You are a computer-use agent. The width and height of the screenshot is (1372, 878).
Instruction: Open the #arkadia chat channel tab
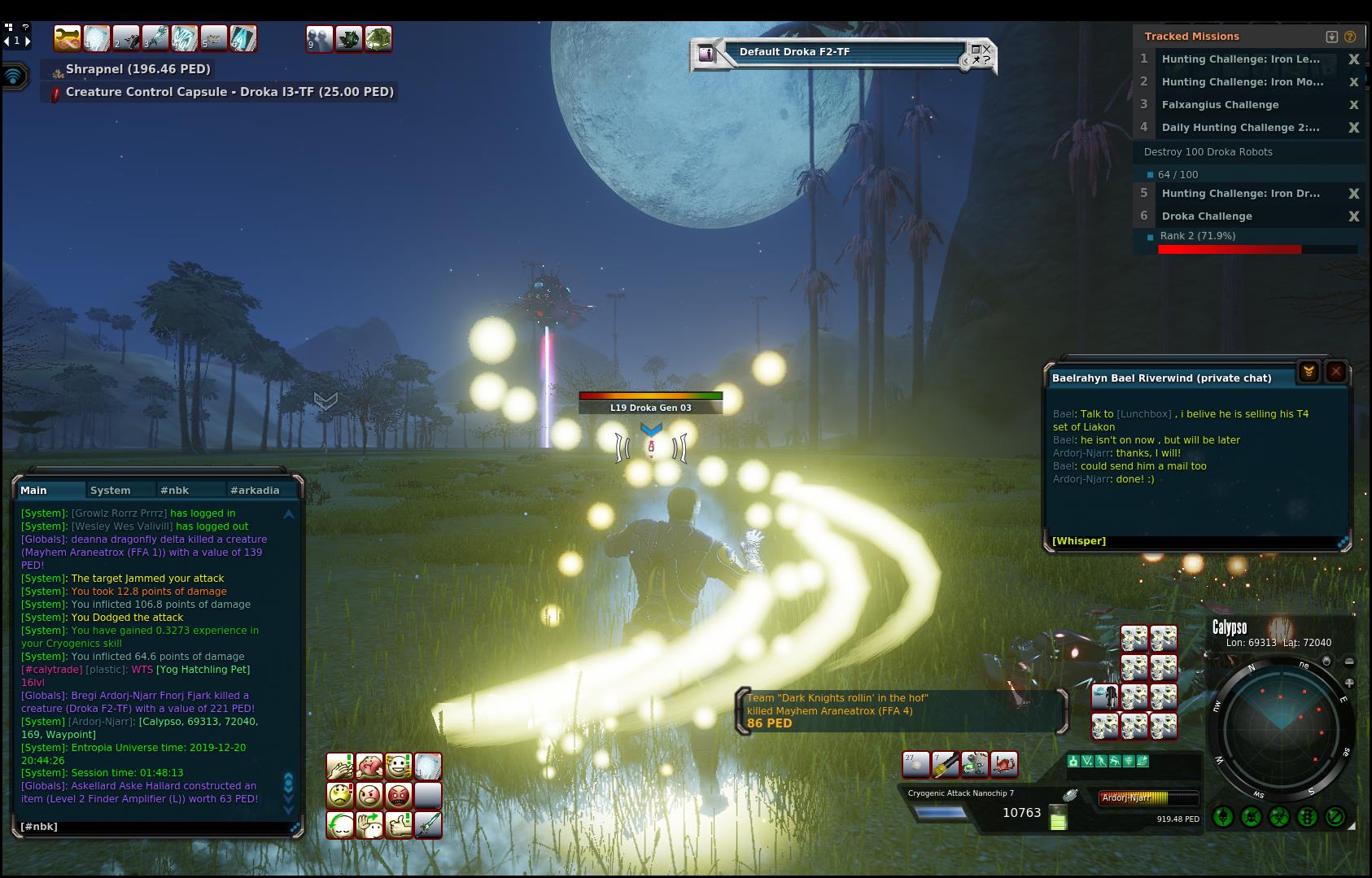click(255, 490)
